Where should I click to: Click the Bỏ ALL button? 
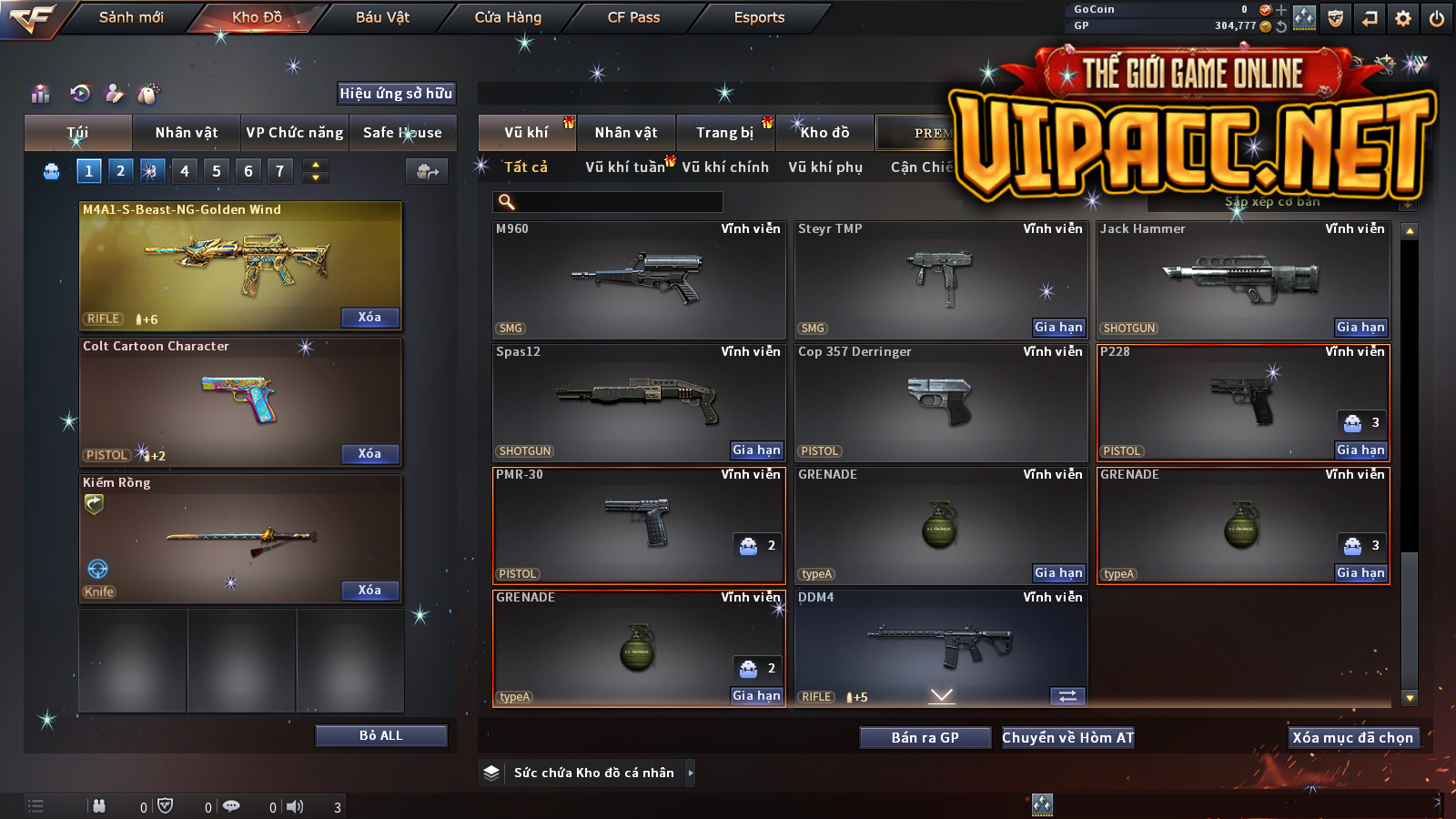pyautogui.click(x=380, y=735)
